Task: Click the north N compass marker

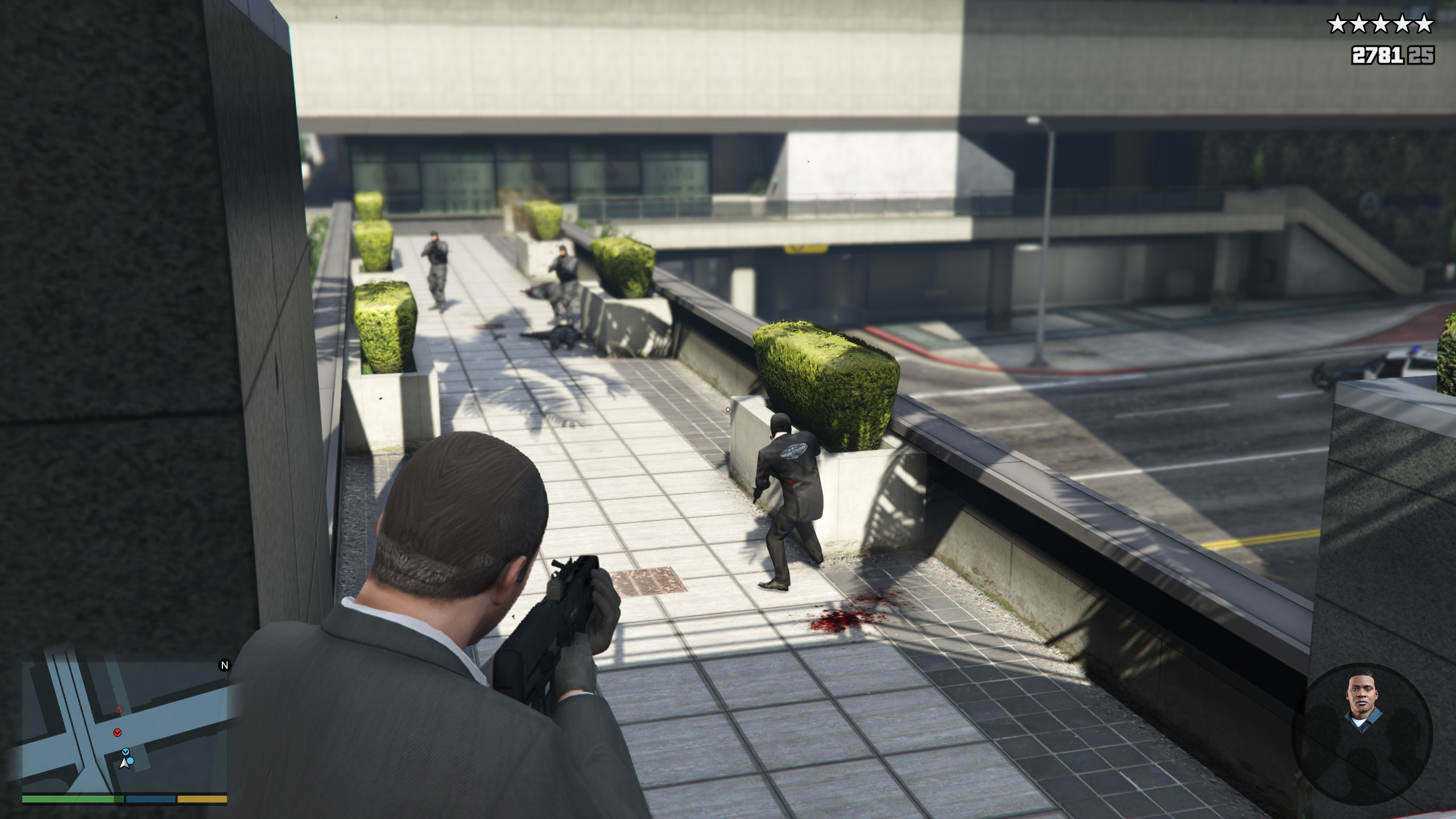Action: [x=225, y=665]
